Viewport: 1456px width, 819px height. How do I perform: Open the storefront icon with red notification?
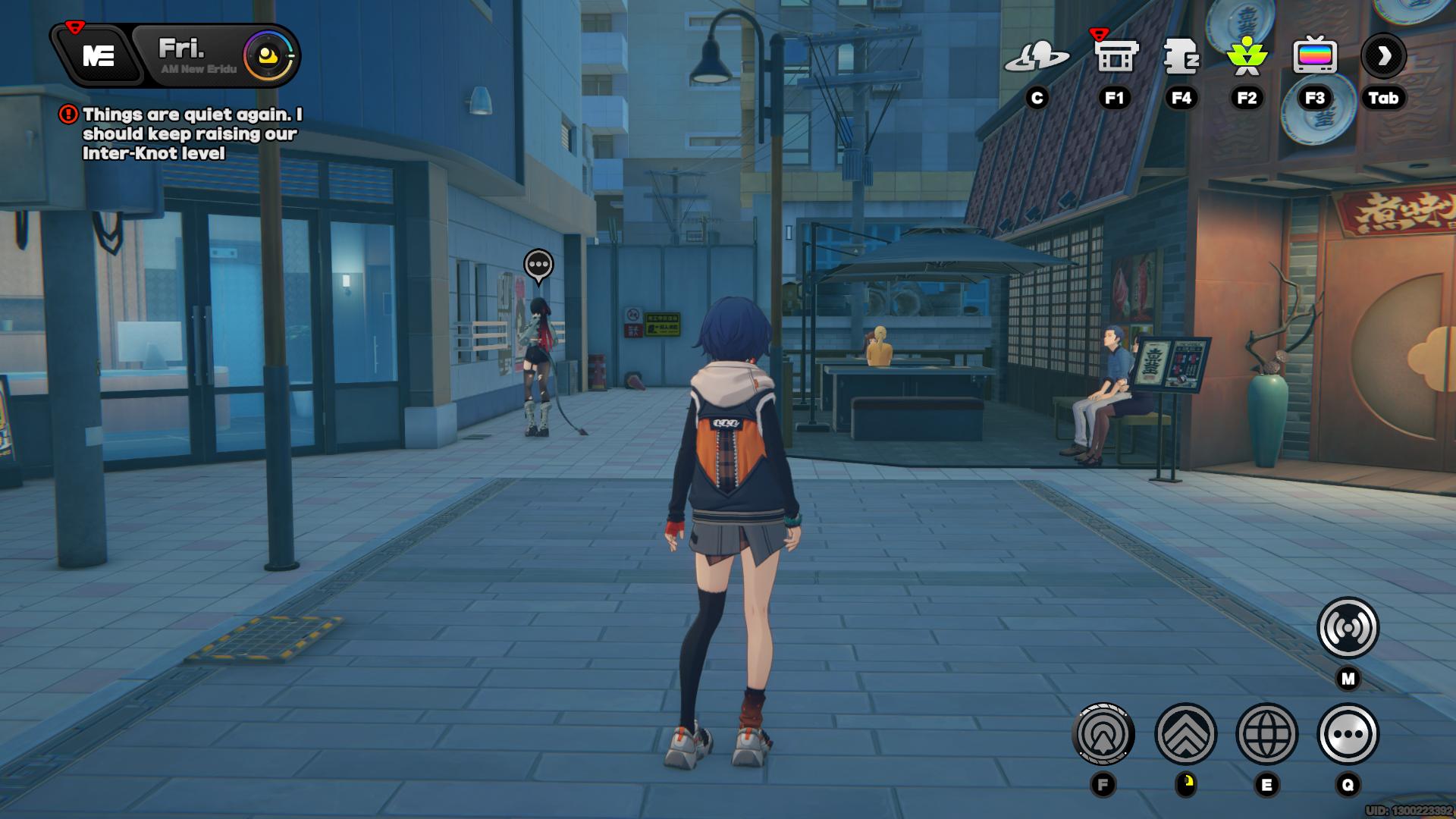pos(1115,56)
